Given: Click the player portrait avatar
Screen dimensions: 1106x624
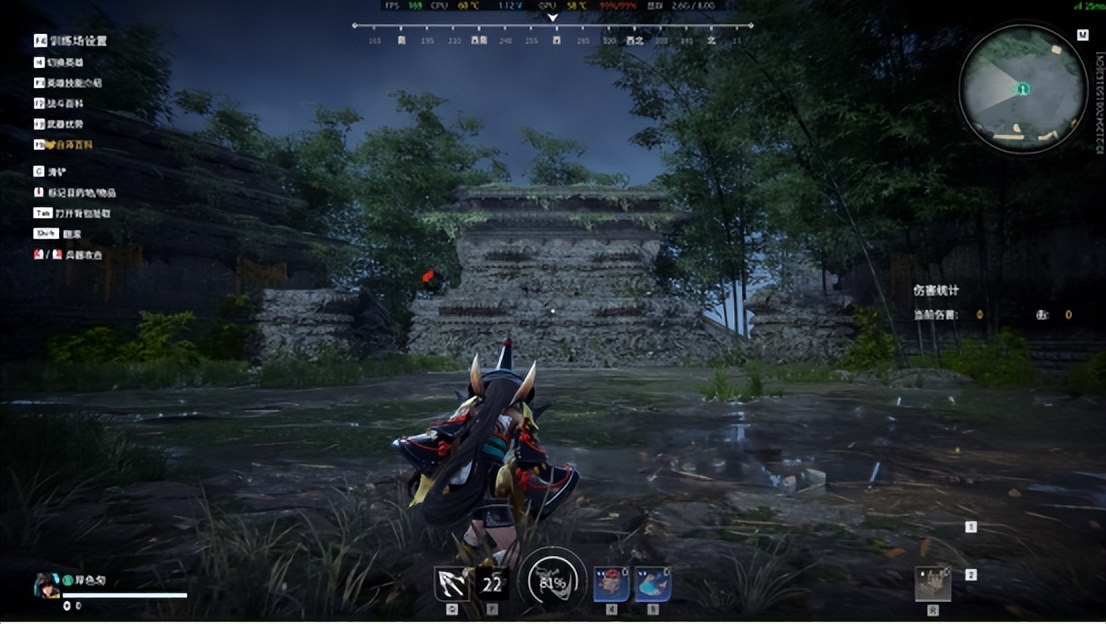Looking at the screenshot, I should point(46,585).
